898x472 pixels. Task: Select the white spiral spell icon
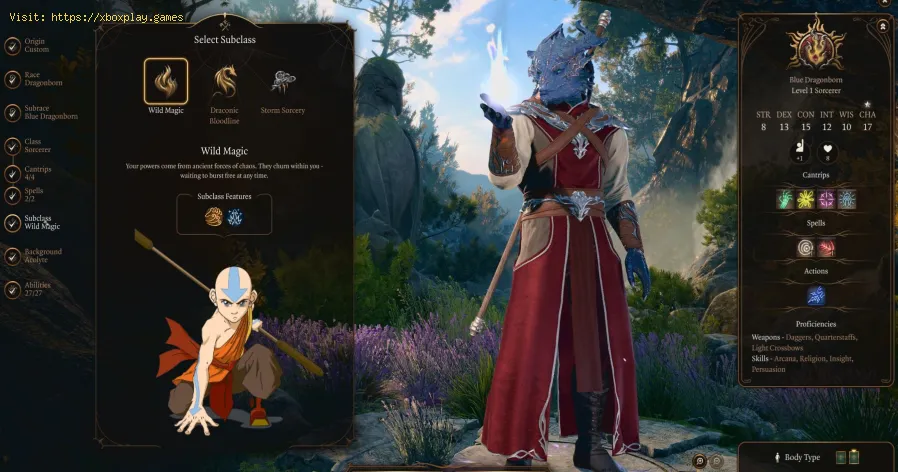click(x=807, y=247)
